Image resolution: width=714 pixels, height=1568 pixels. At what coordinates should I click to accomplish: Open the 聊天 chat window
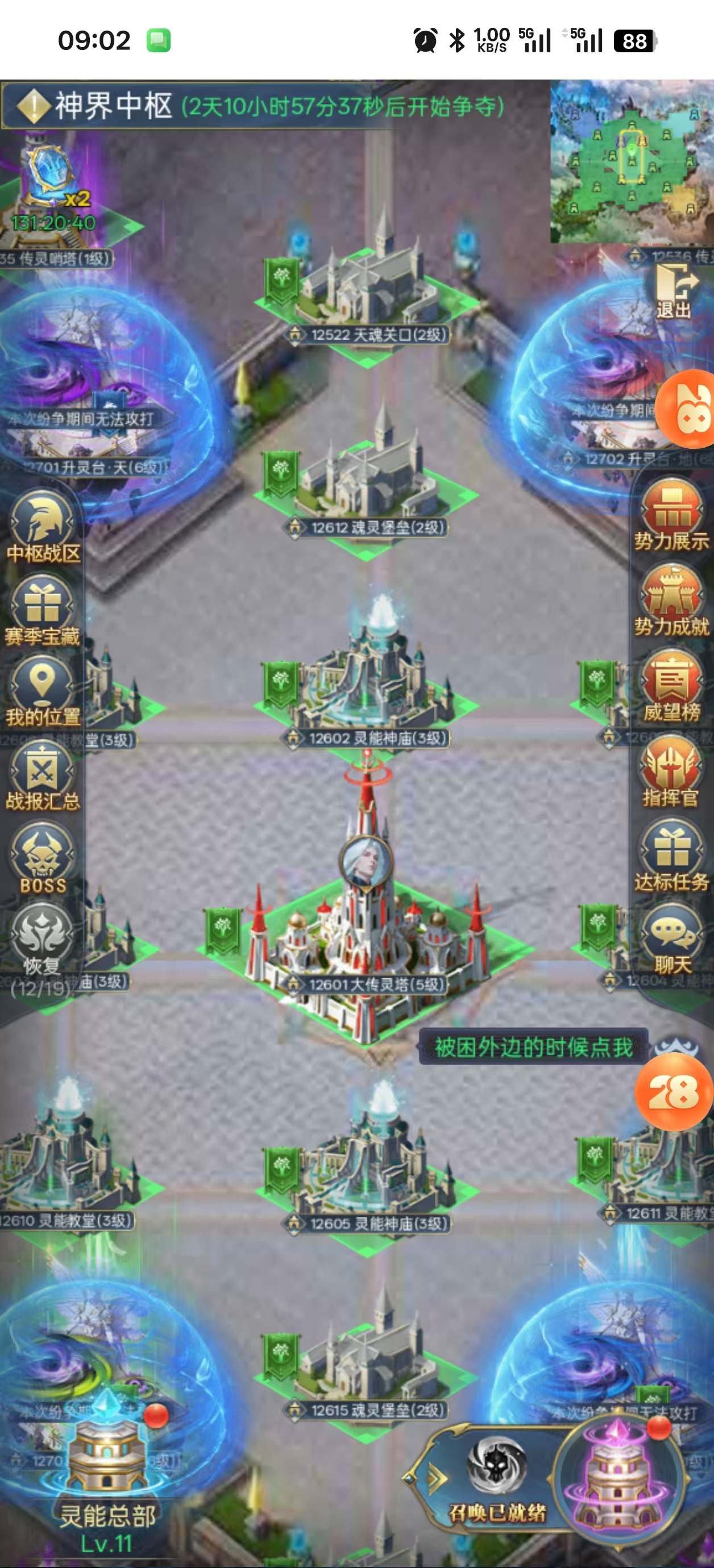click(671, 939)
